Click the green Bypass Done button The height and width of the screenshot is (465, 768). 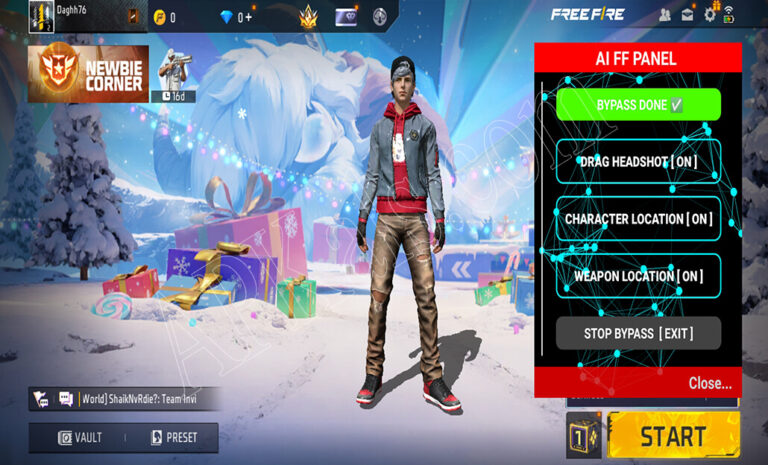[x=638, y=104]
